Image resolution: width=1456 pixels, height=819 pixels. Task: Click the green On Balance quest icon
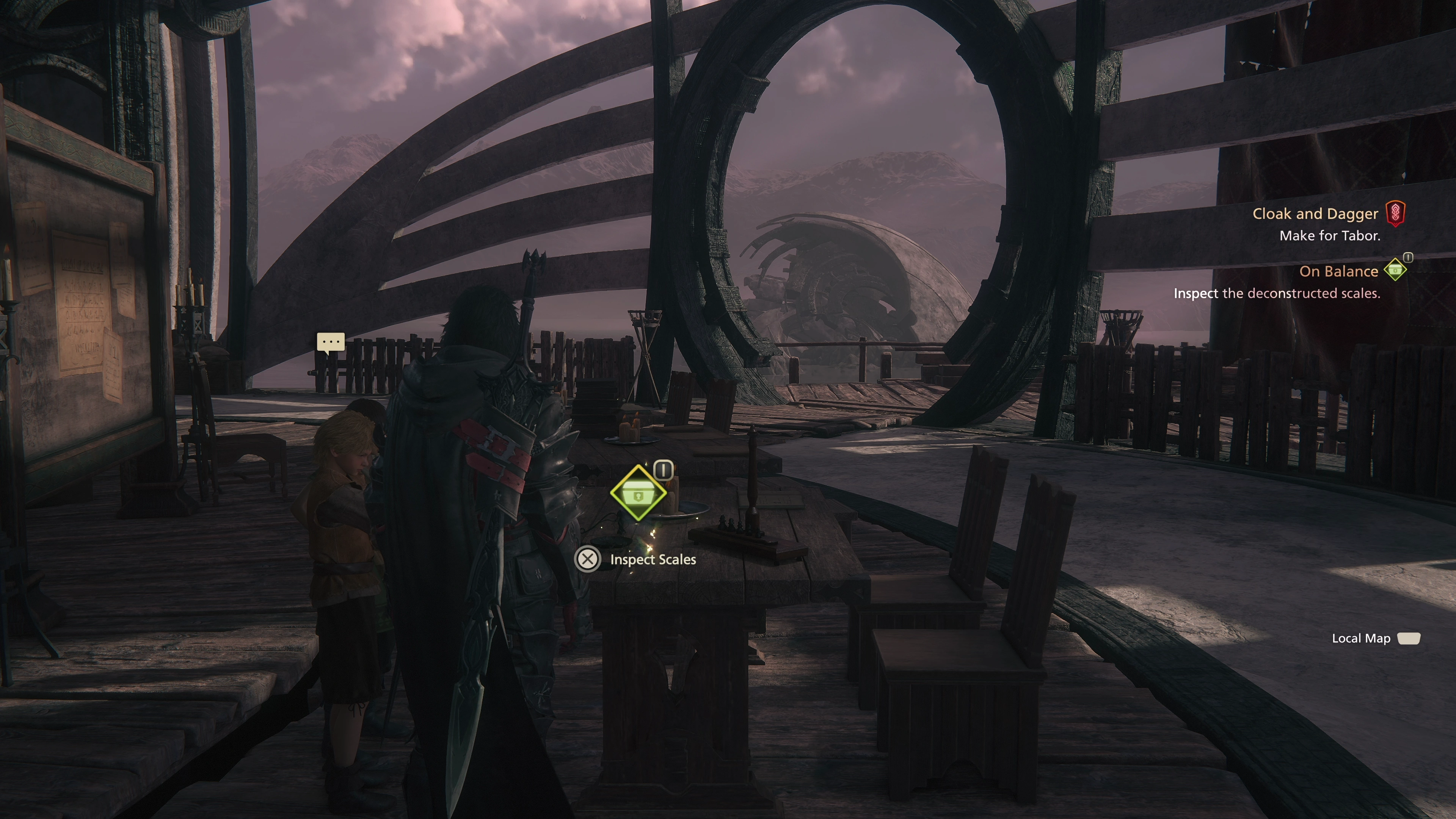1395,270
